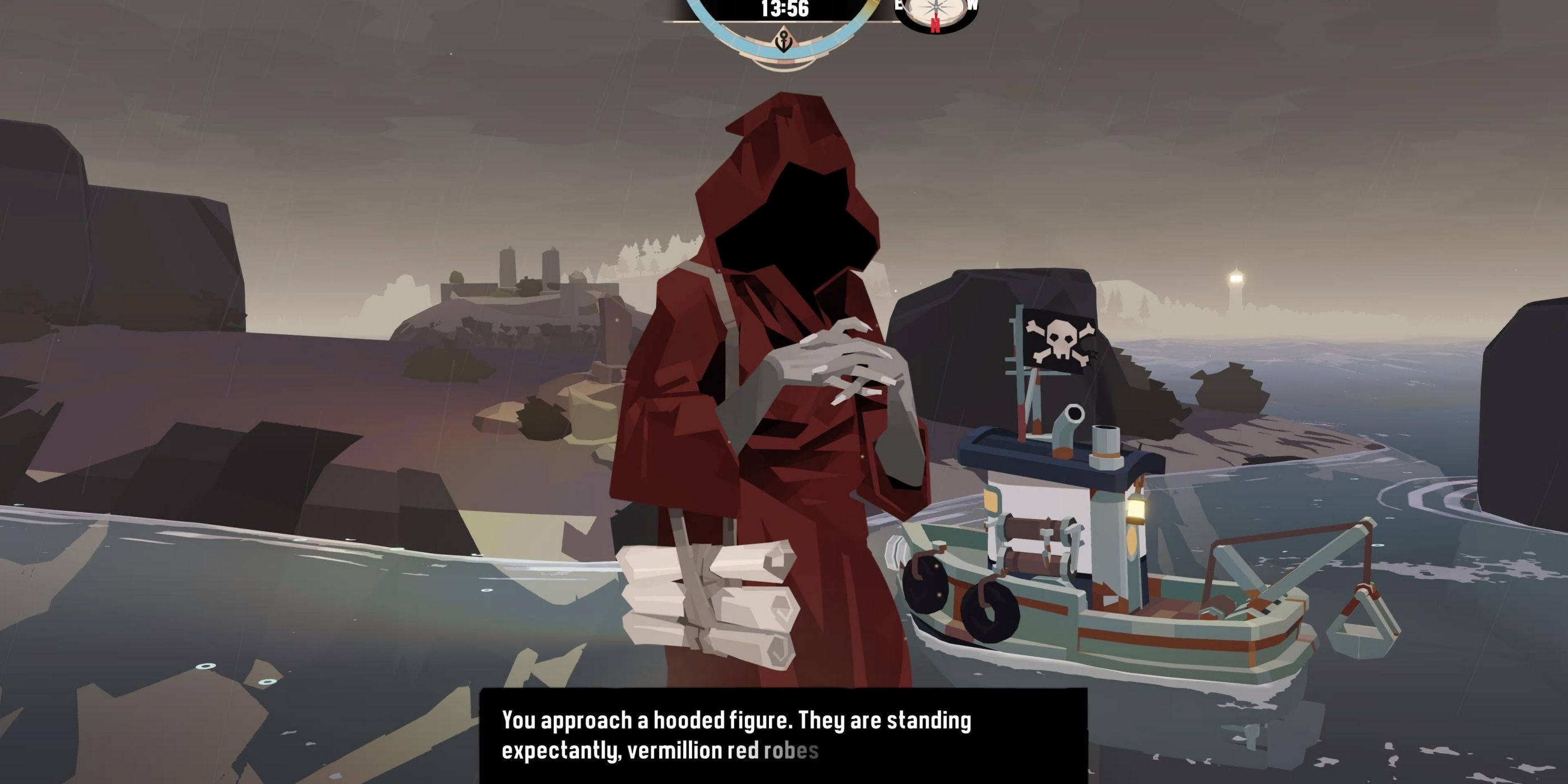
Task: Click the 'W' direction label on the compass
Action: point(974,5)
